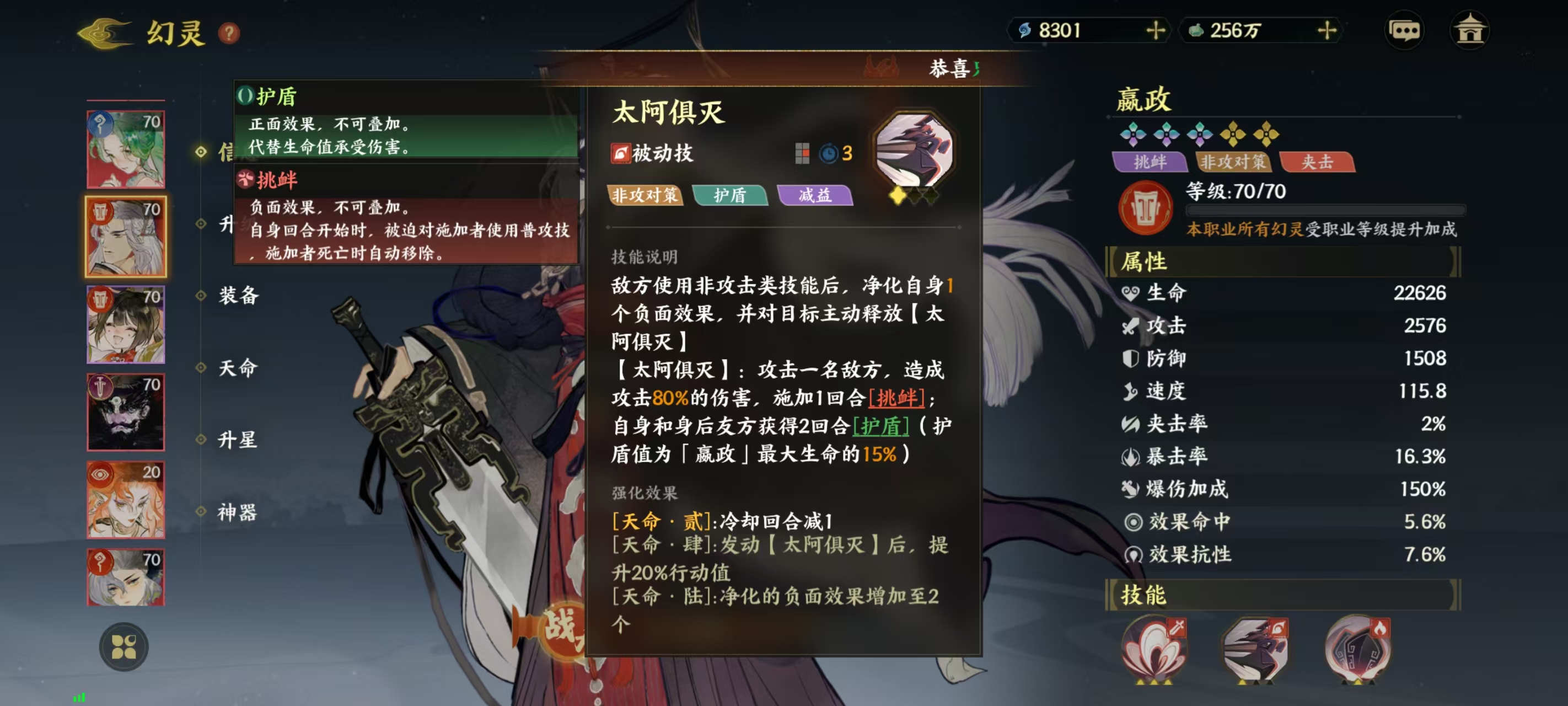Expand the 属性 panel header

pos(1147,262)
